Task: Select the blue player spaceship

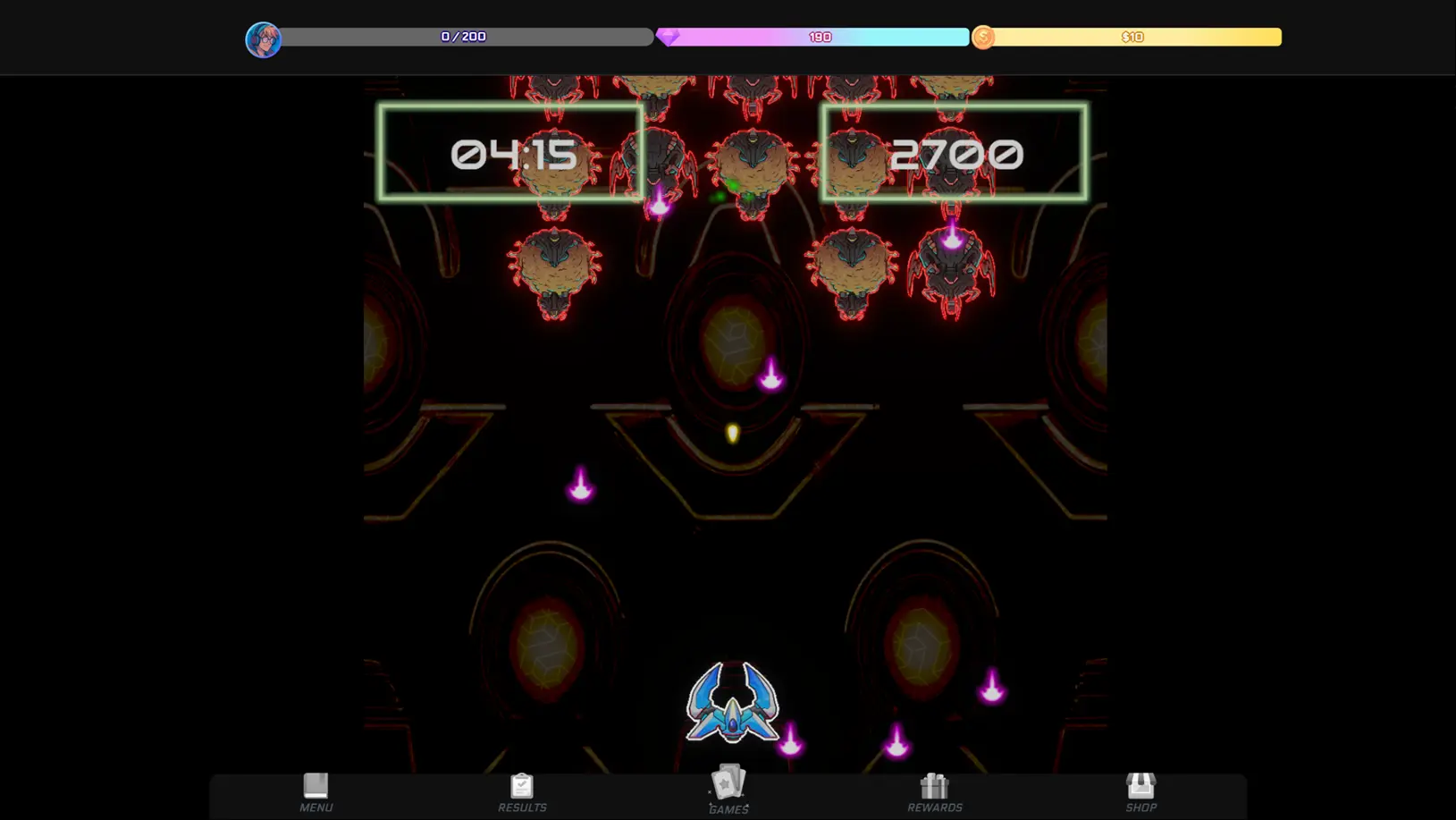Action: click(733, 706)
